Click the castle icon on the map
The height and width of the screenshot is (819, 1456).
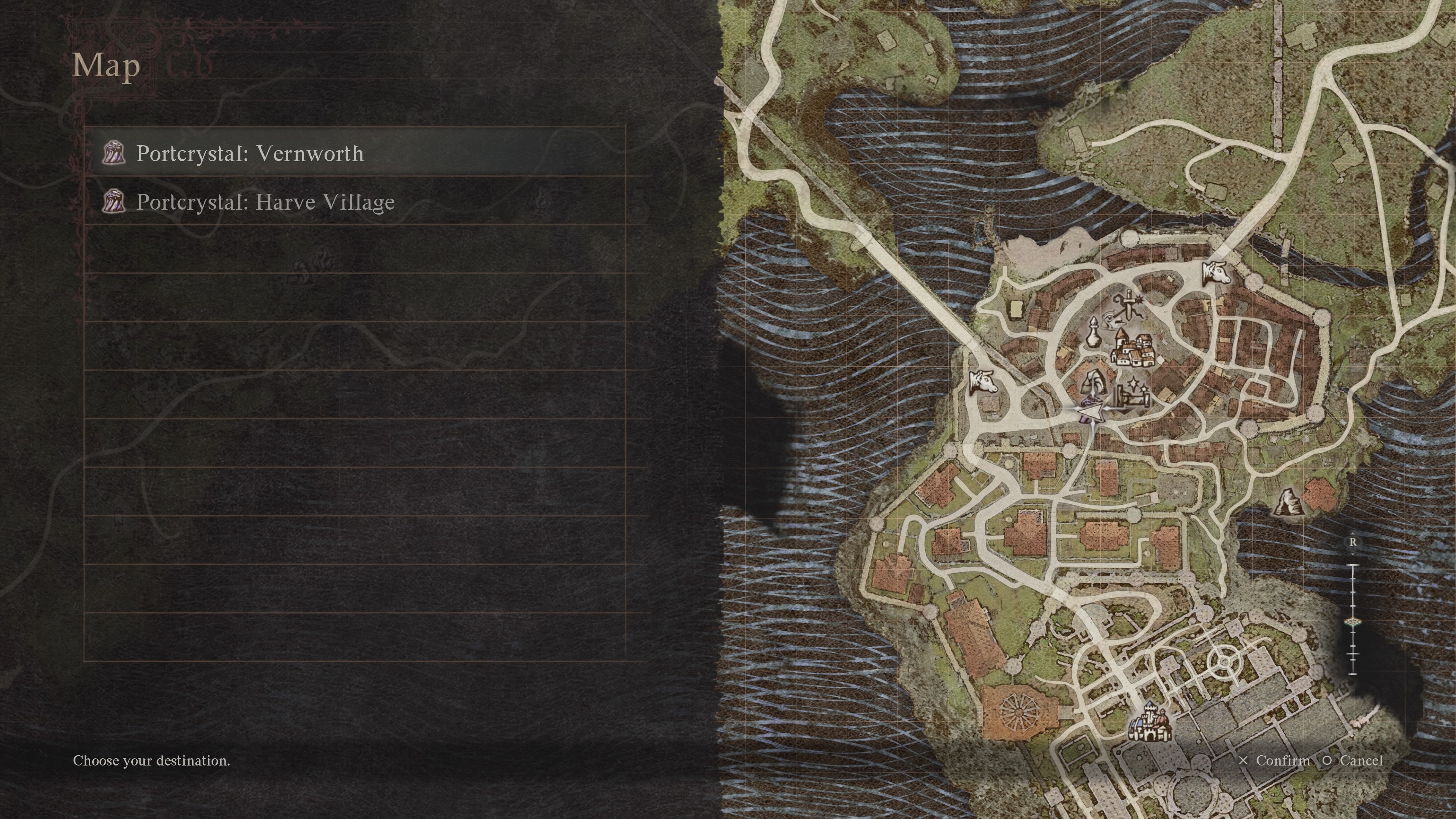[x=1149, y=723]
